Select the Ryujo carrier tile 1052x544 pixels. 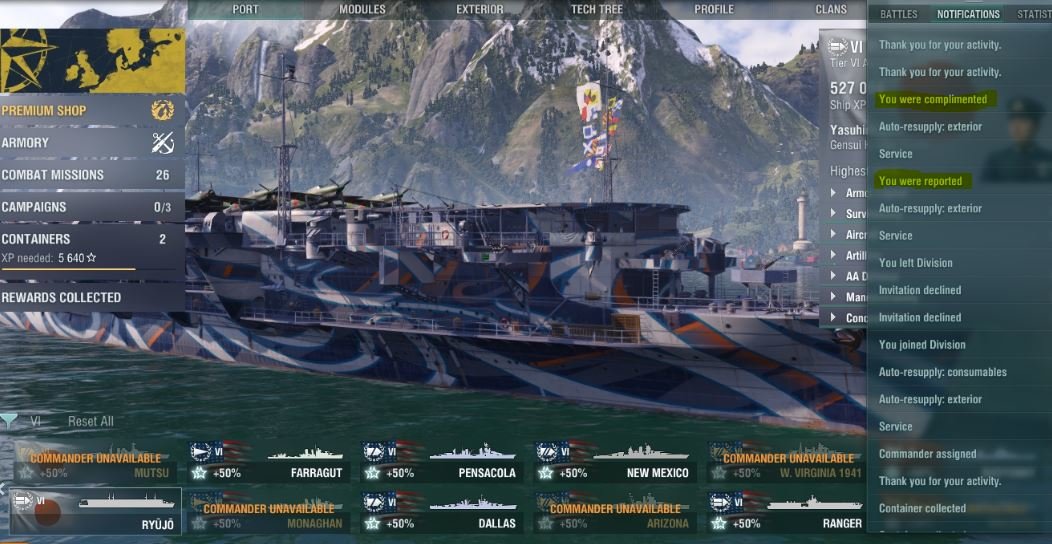tap(96, 512)
